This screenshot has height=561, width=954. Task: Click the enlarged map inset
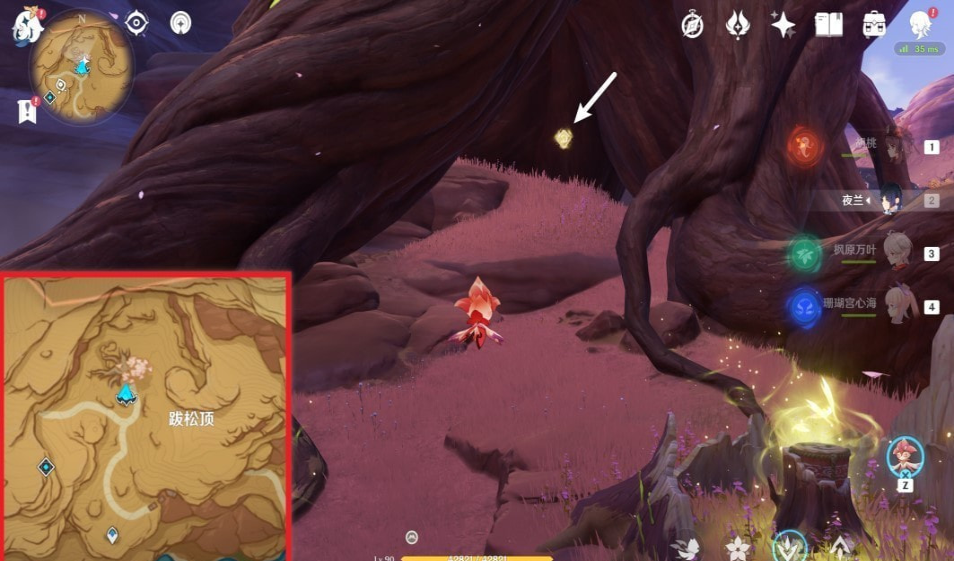pos(146,416)
